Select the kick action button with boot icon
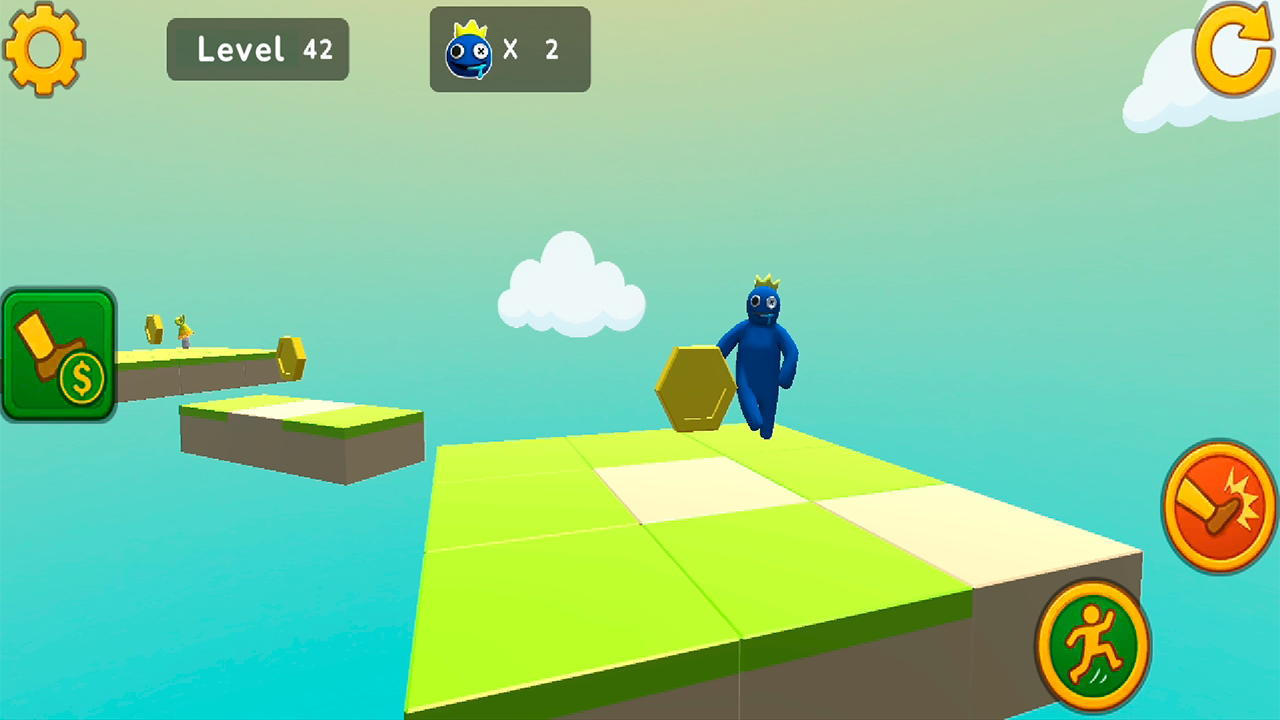 [x=1216, y=506]
